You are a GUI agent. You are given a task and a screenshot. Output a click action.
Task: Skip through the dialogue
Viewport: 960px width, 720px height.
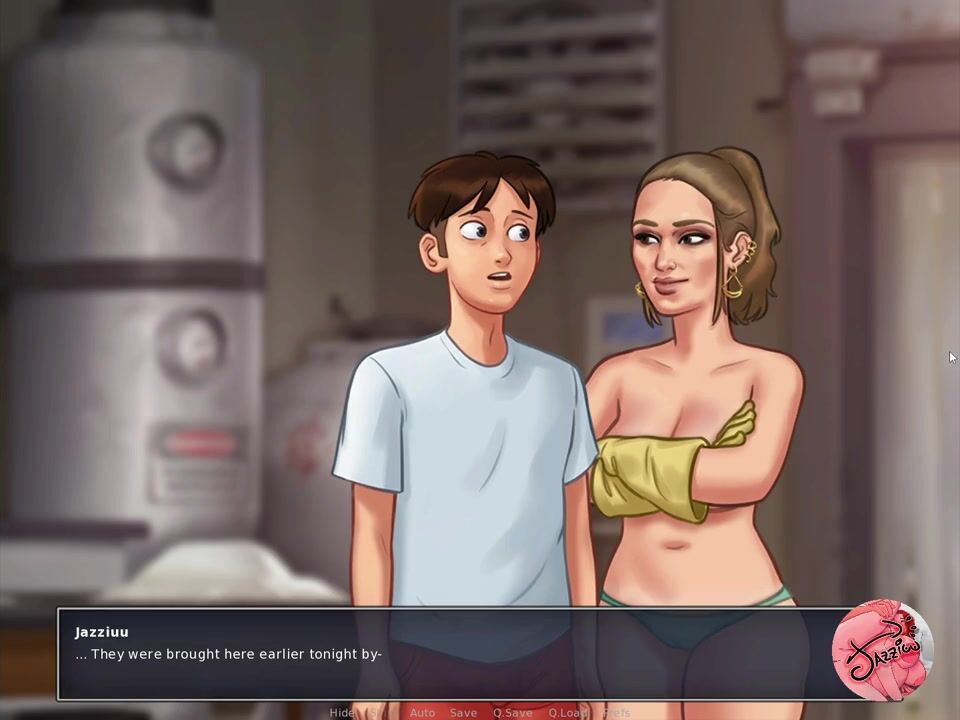378,712
